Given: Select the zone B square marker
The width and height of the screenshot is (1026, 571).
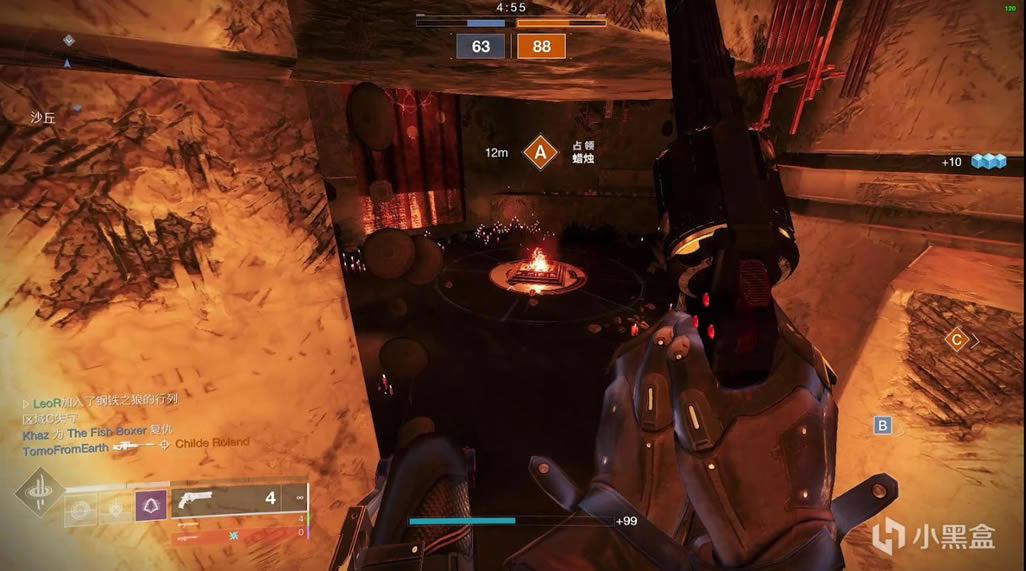Looking at the screenshot, I should 882,426.
